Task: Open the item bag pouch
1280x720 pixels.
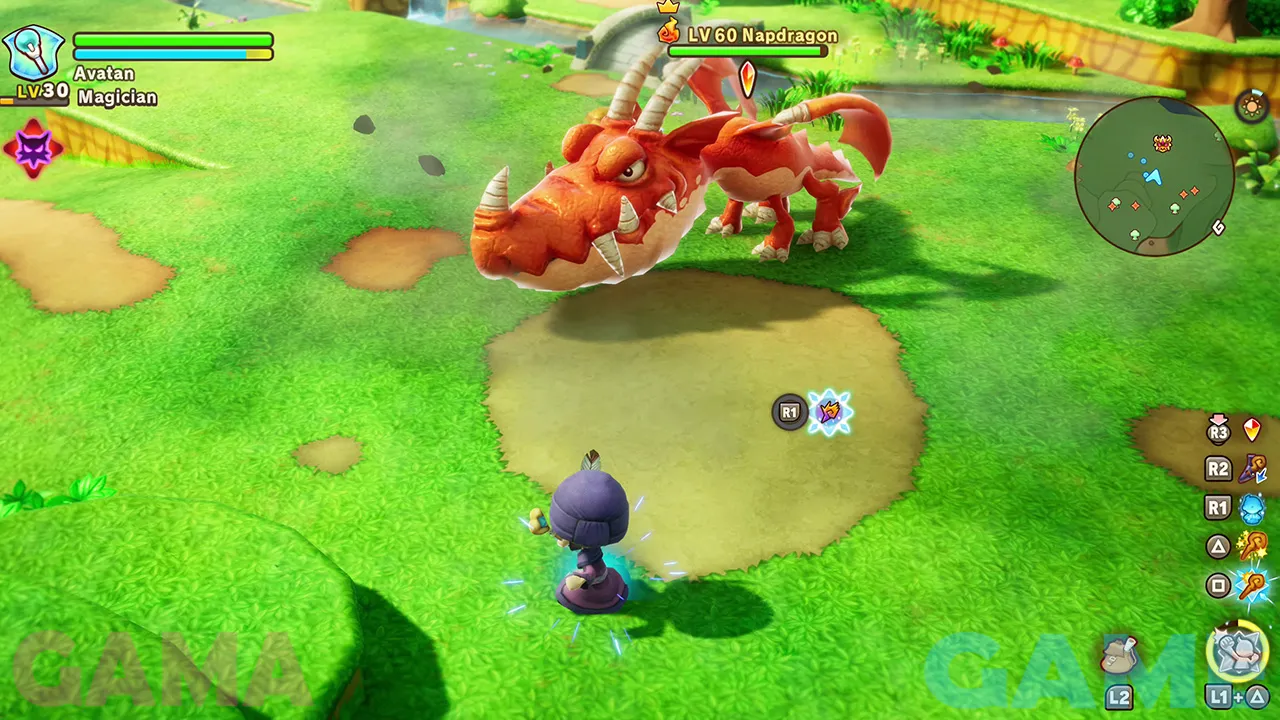Action: [x=1119, y=655]
